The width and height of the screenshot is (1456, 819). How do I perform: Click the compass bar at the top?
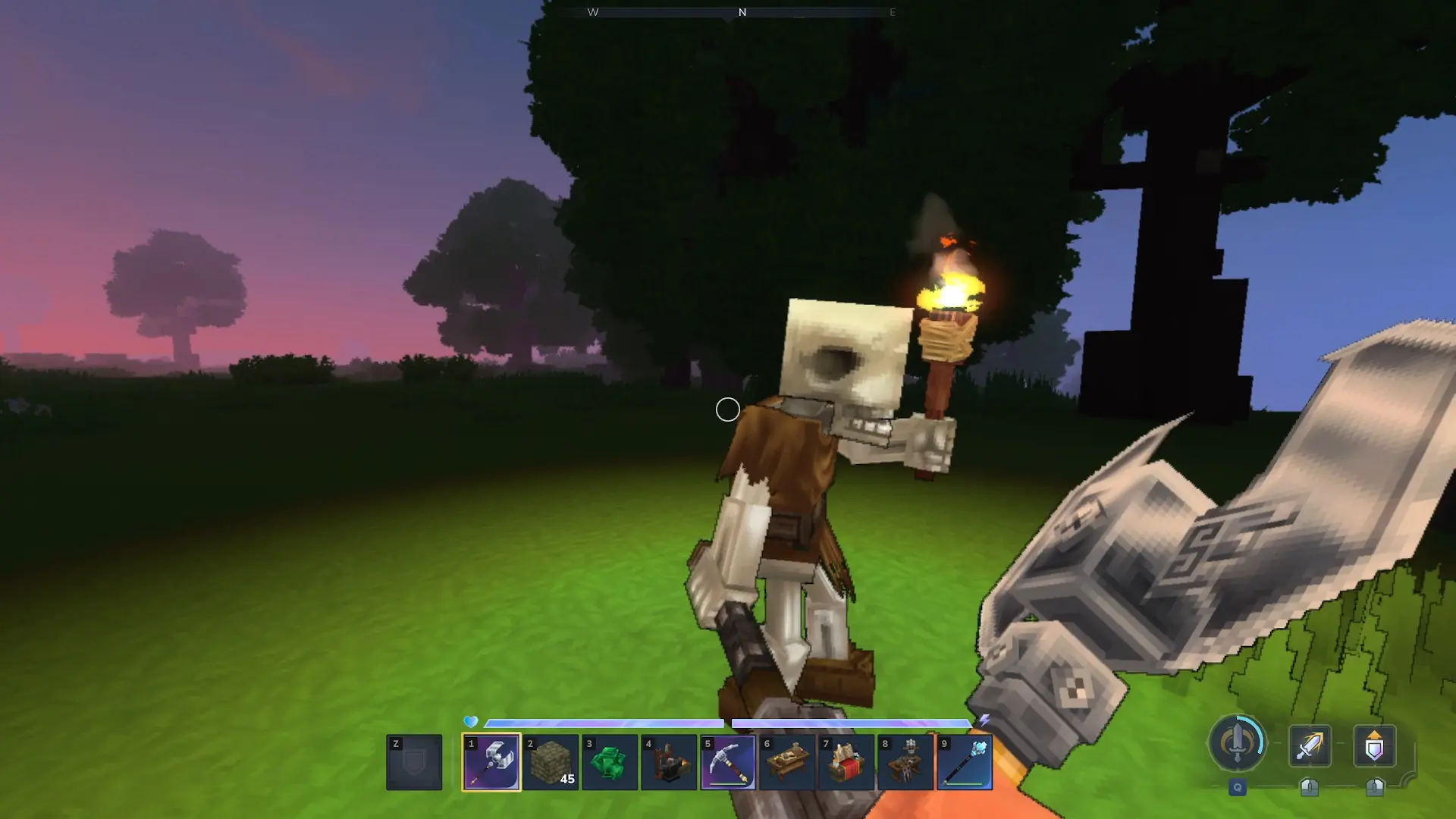click(742, 12)
